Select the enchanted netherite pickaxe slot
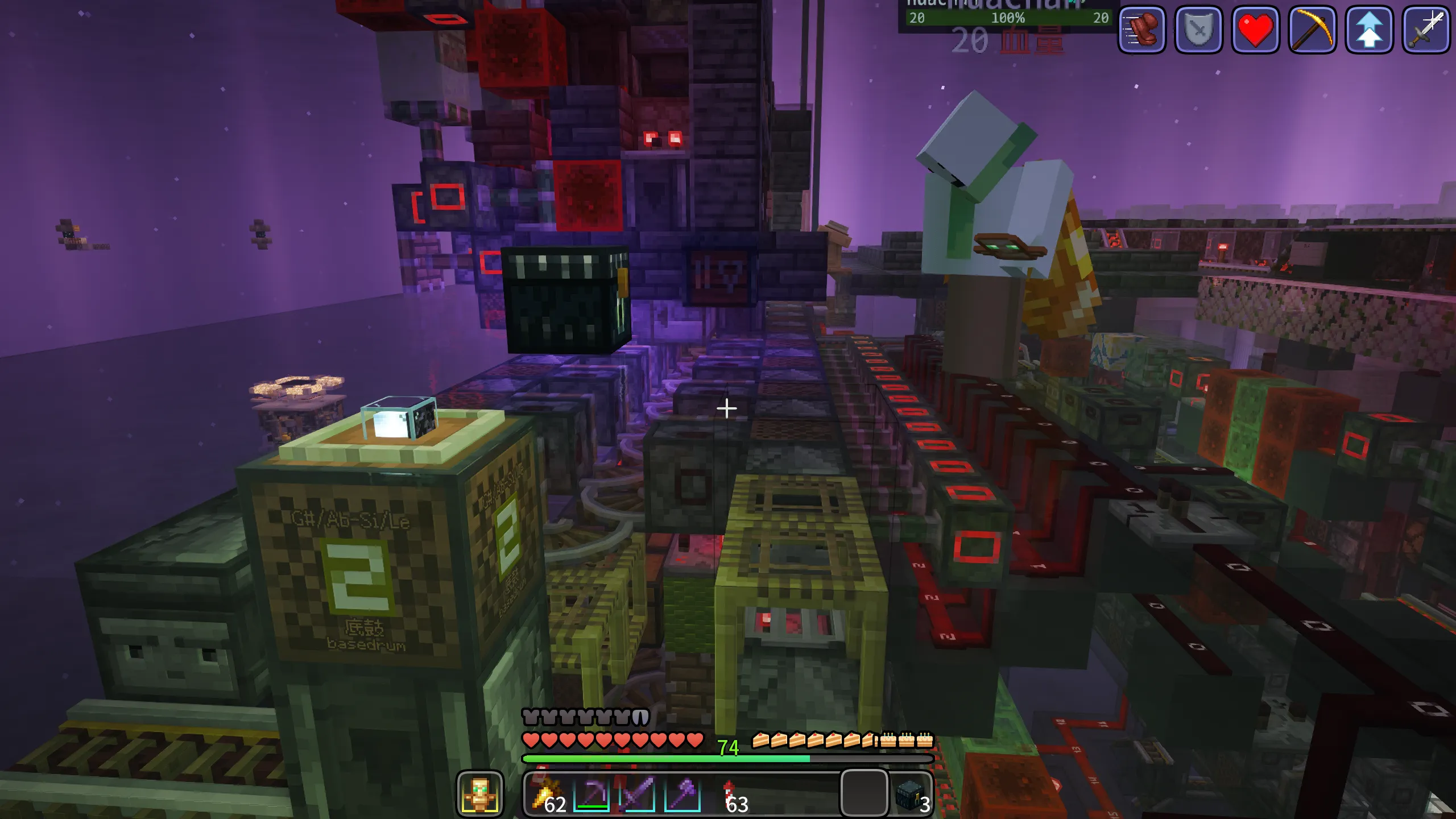1456x819 pixels. (x=591, y=793)
